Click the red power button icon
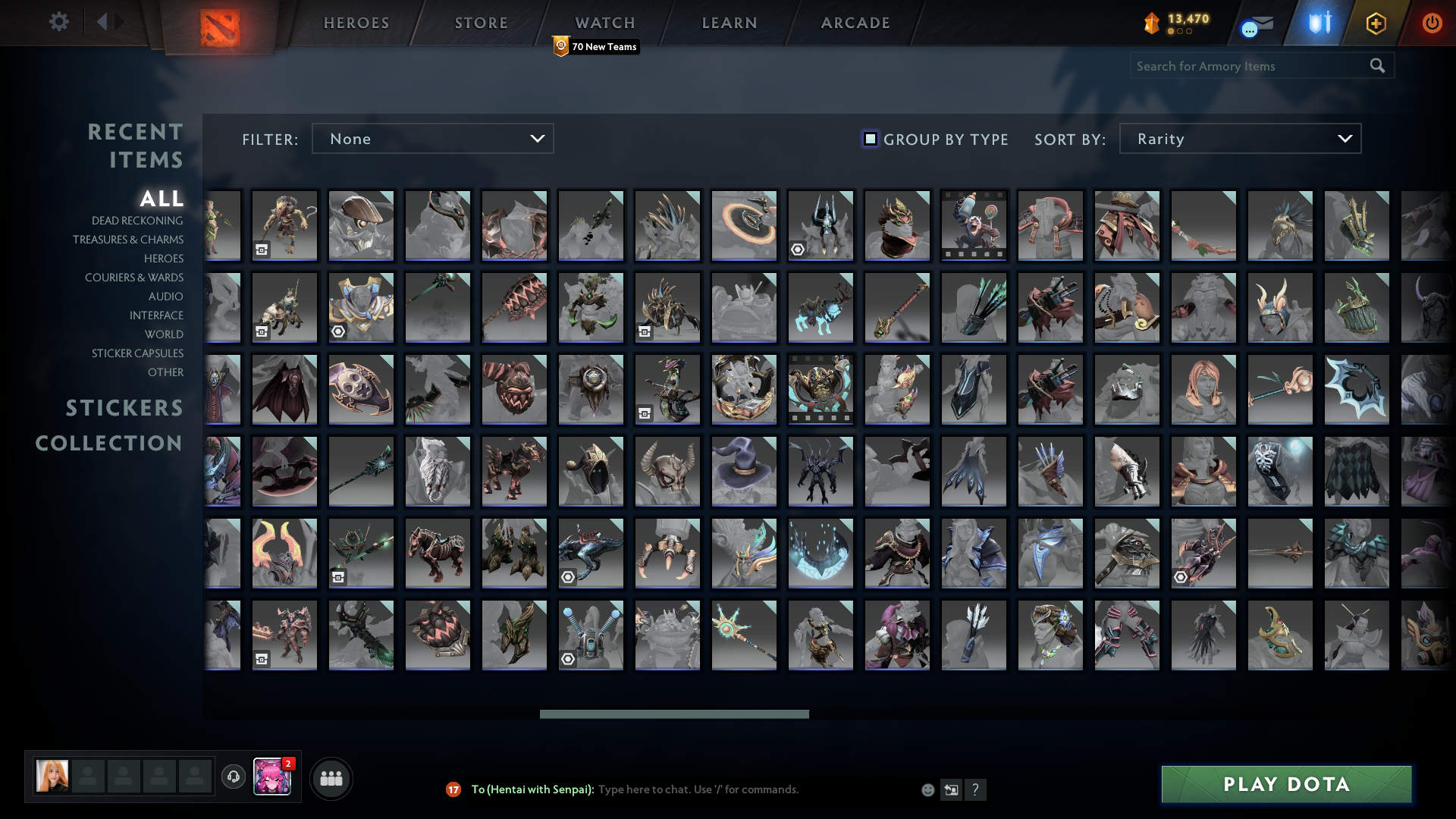This screenshot has height=819, width=1456. coord(1432,23)
